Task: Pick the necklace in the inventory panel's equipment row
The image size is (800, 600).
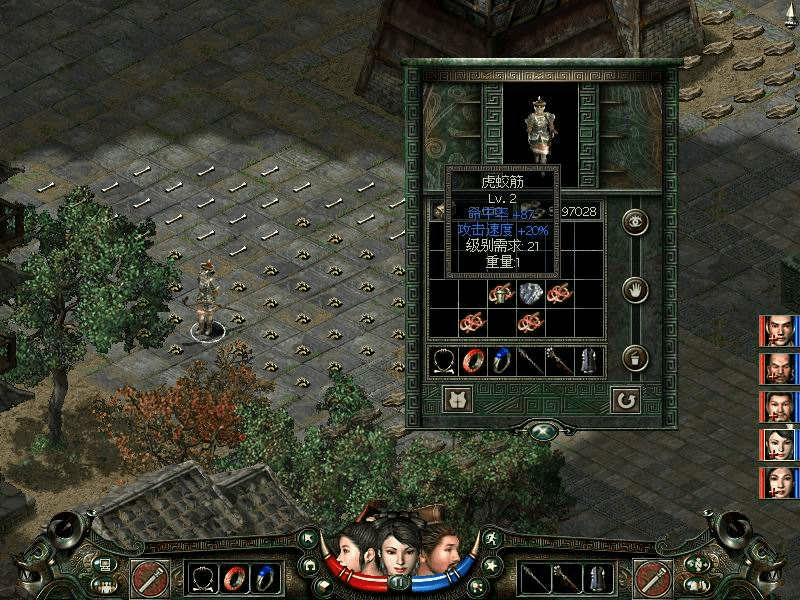Action: pos(444,361)
